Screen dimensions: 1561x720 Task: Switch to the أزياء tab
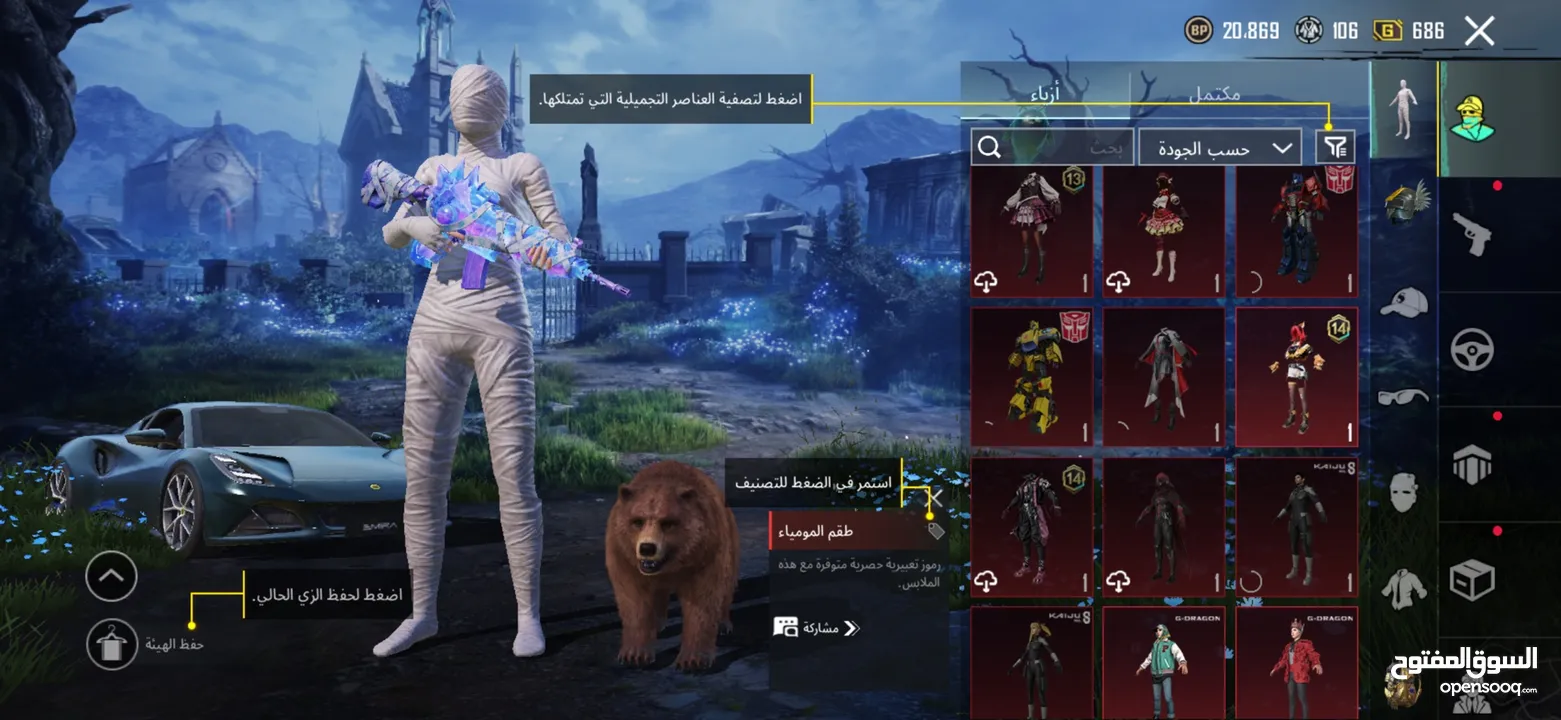pos(1043,93)
